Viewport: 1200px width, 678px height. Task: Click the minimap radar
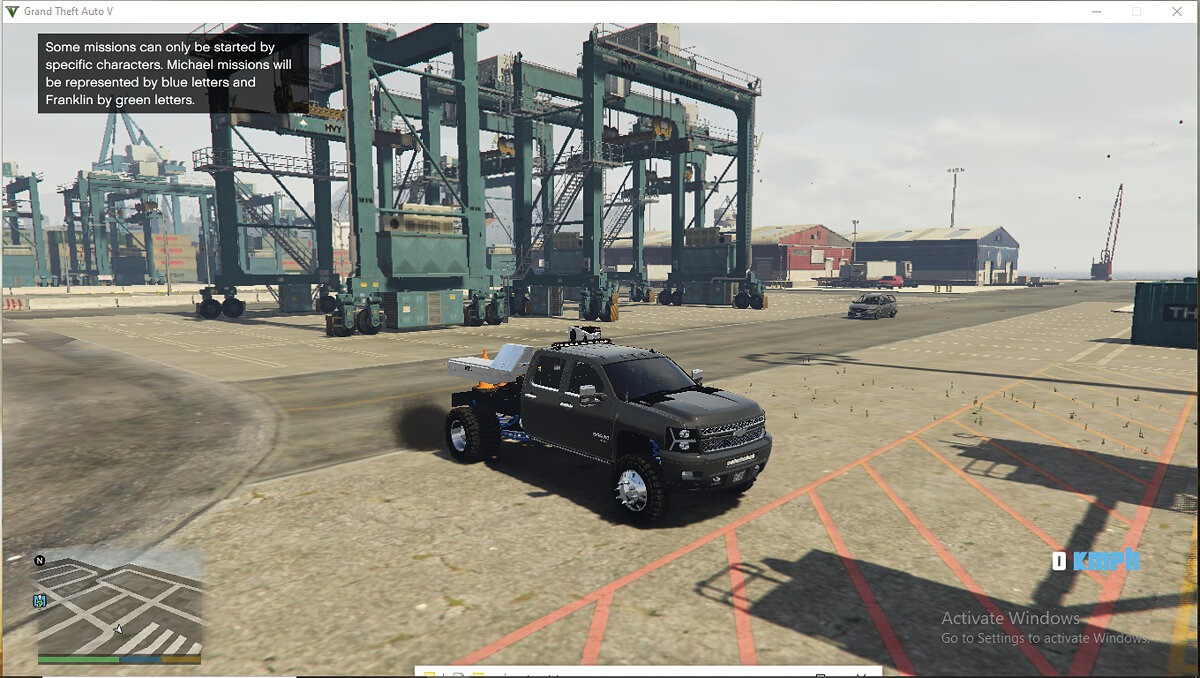[119, 604]
